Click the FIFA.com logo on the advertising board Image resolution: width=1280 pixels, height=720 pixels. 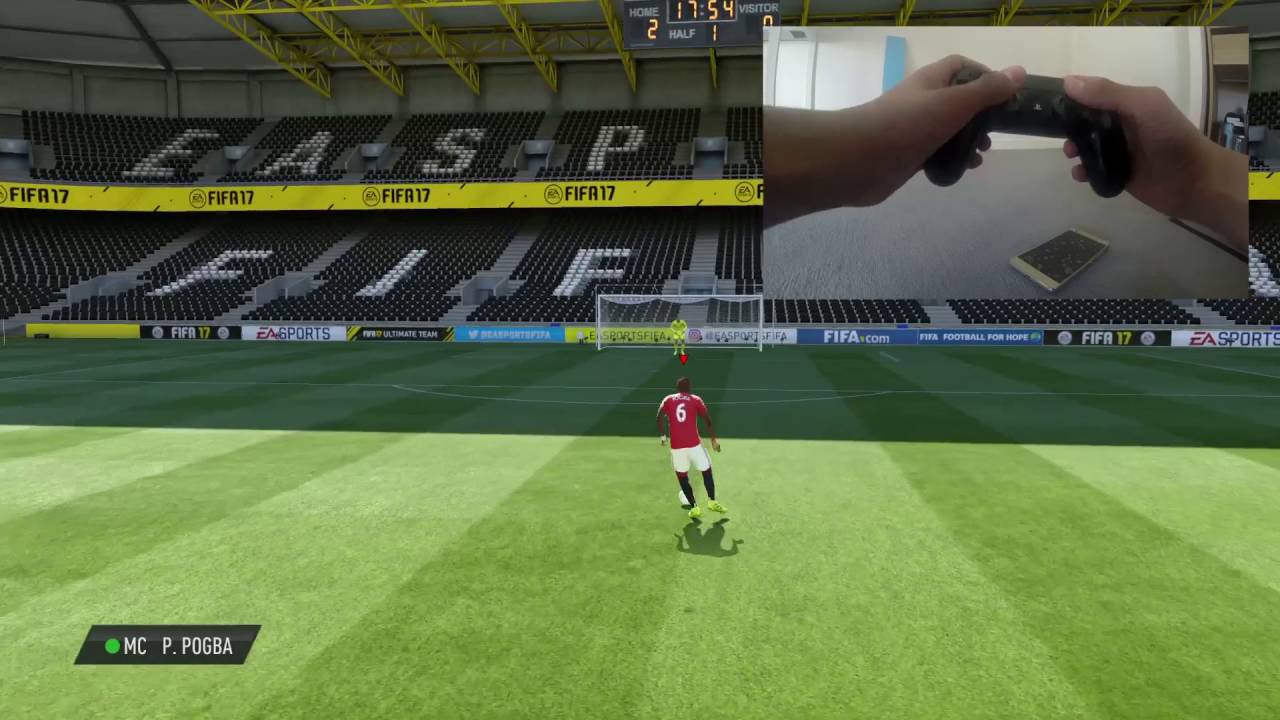tap(857, 337)
